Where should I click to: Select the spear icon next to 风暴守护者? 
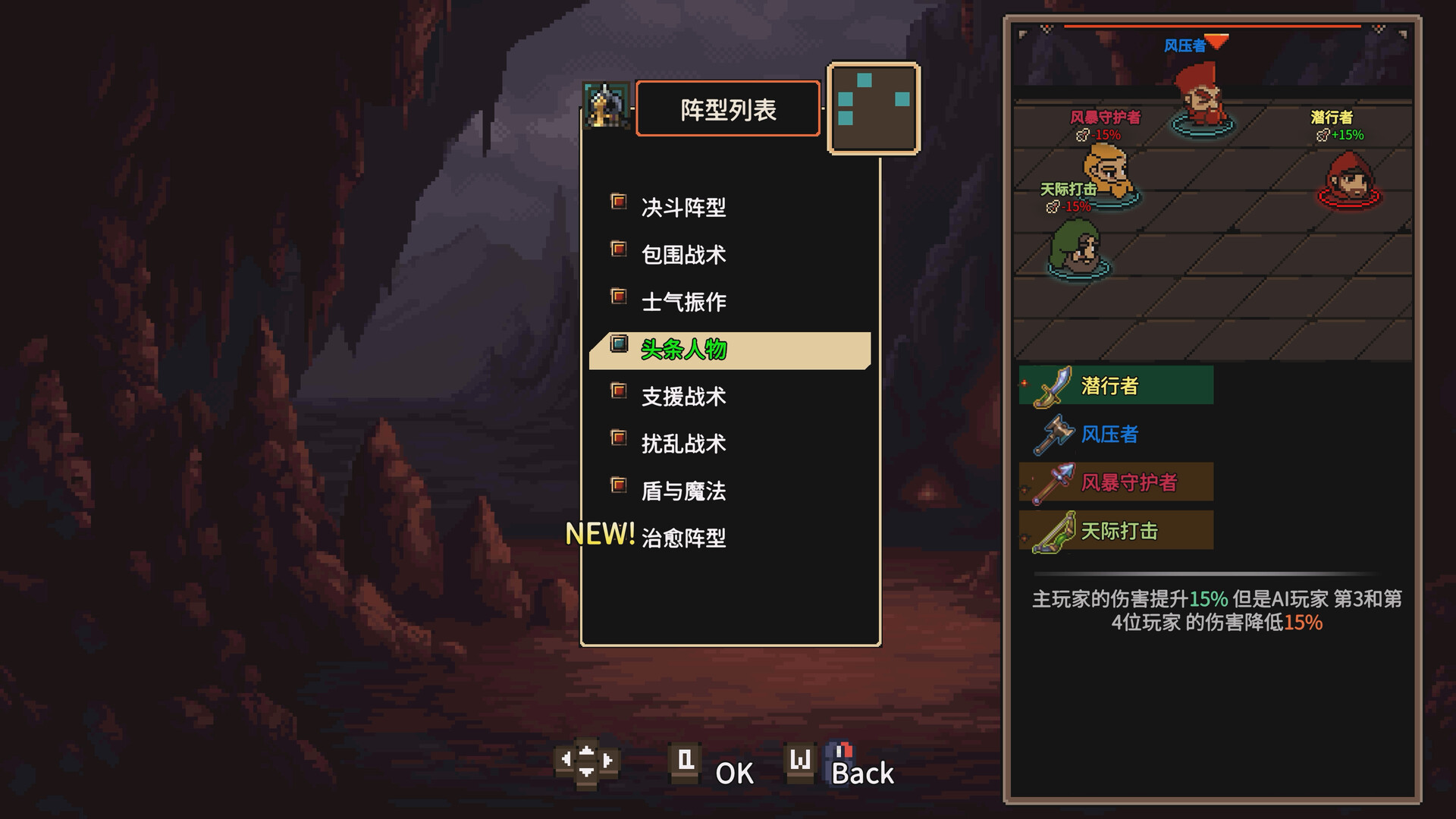coord(1053,482)
